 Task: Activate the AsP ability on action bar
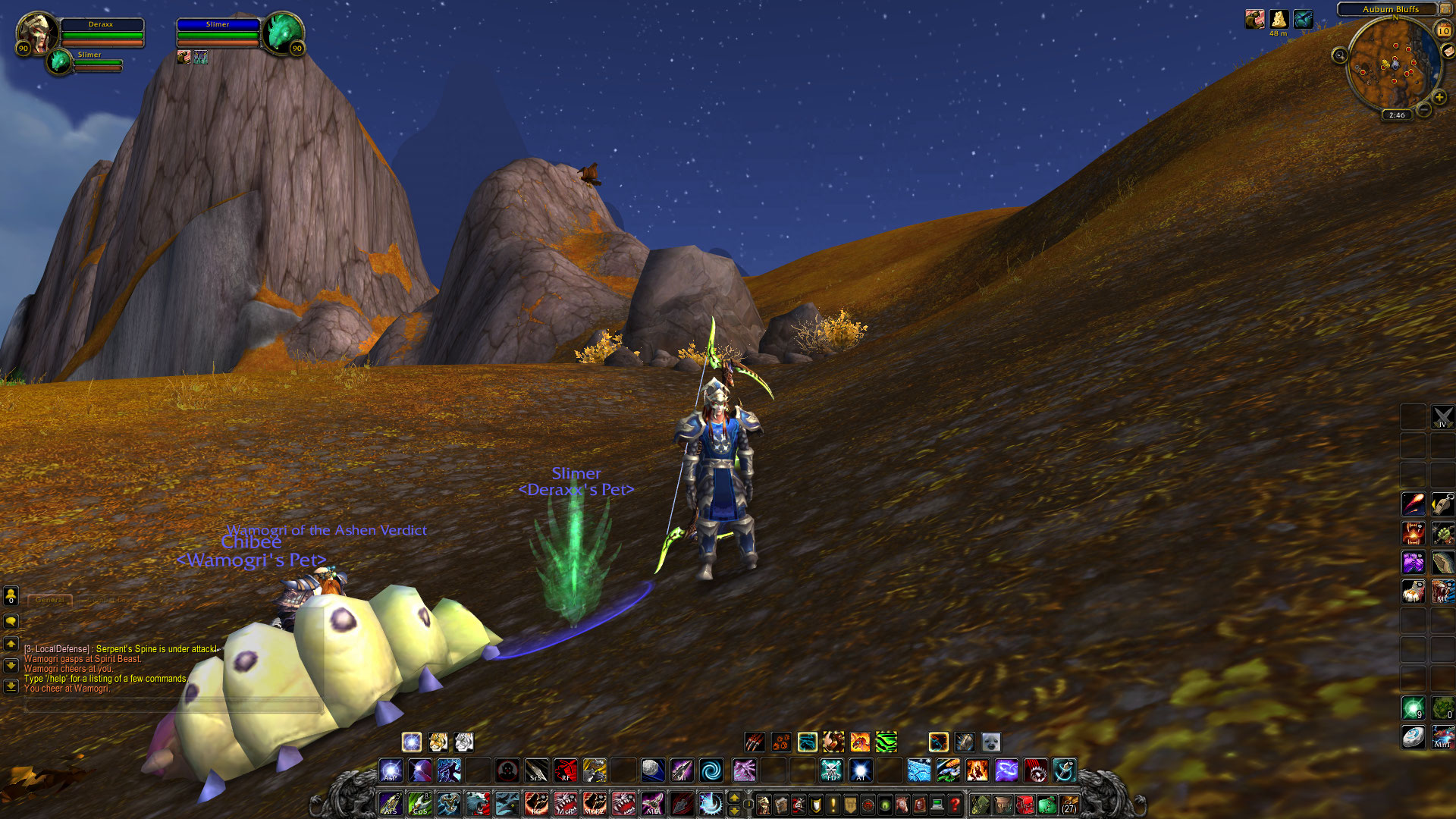(x=391, y=770)
